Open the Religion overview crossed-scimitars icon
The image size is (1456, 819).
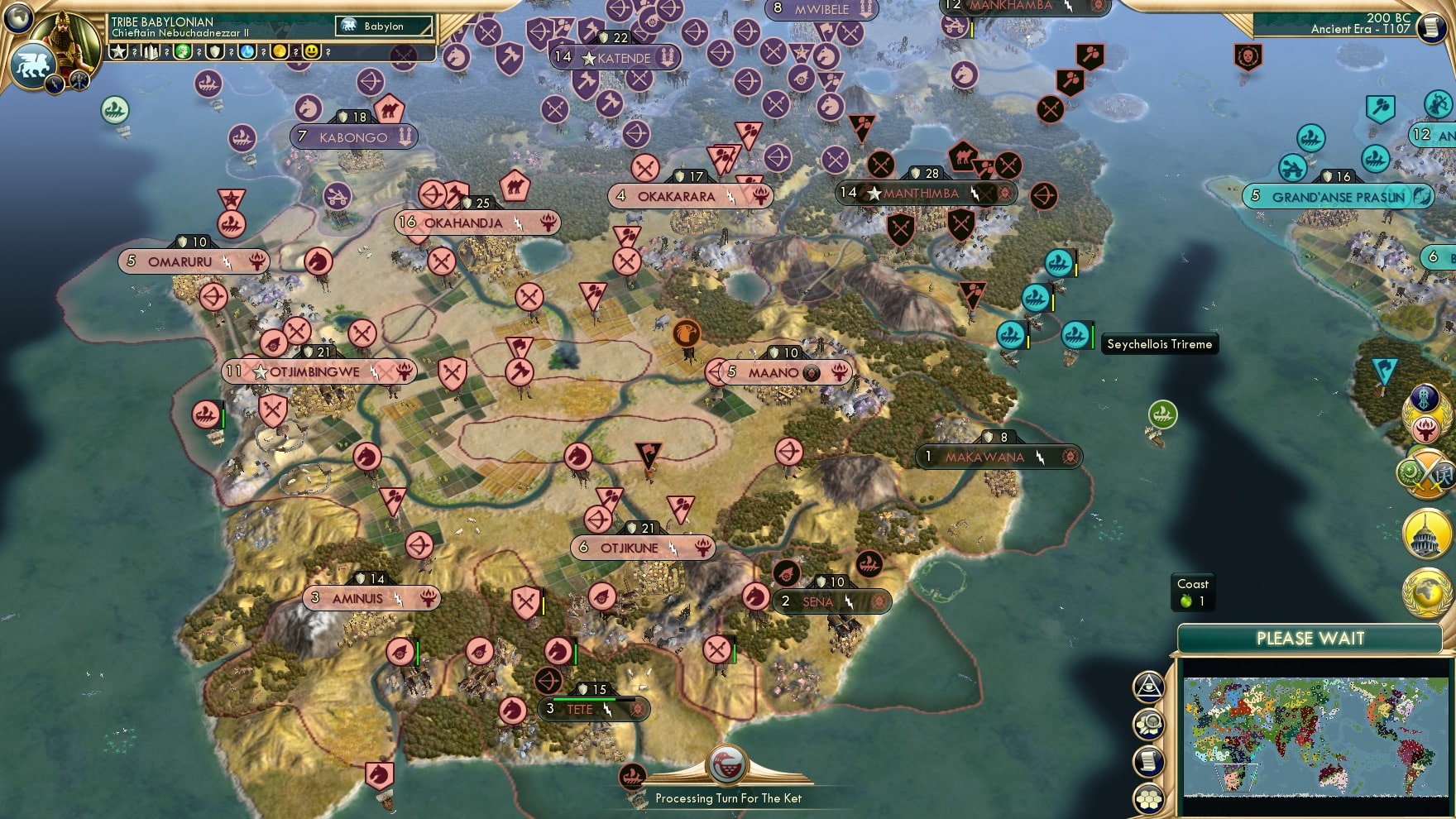coord(1427,472)
